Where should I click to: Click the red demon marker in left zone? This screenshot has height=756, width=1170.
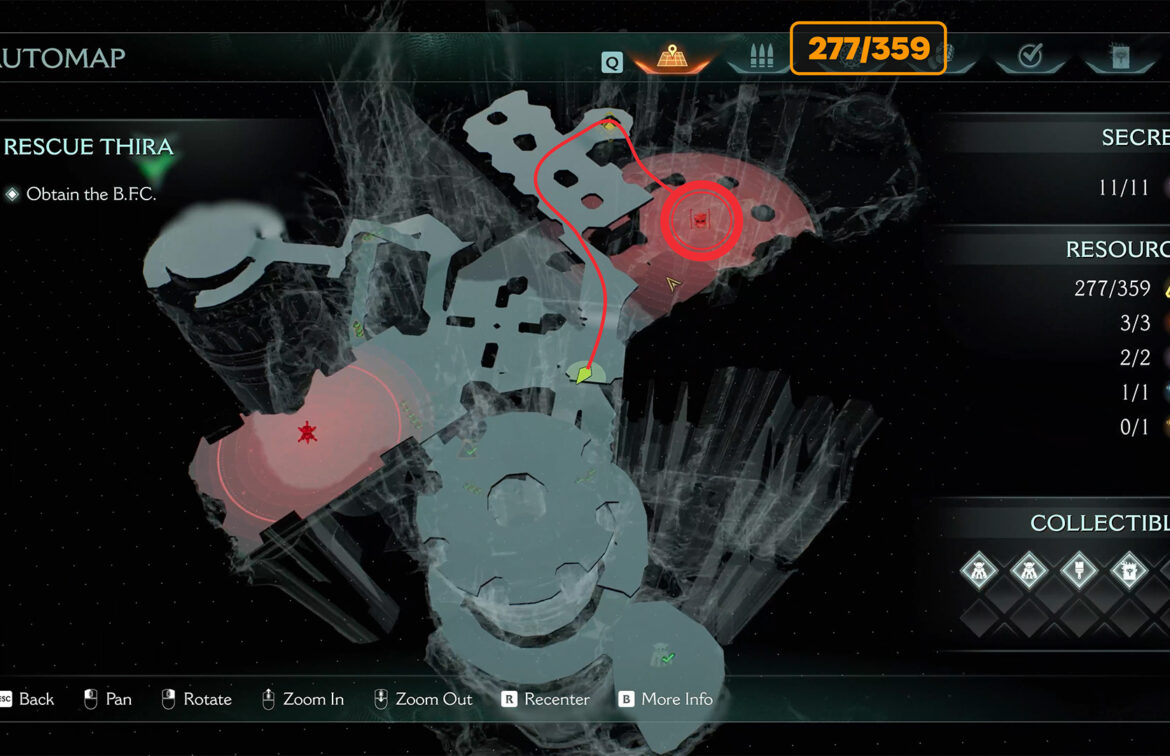(306, 432)
